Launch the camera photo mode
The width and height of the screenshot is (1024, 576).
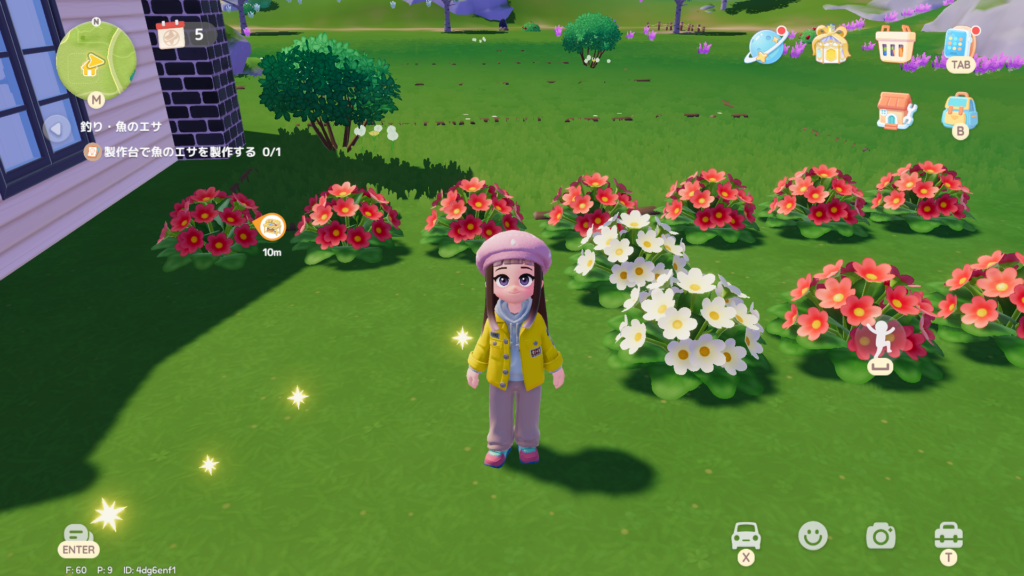click(x=880, y=536)
